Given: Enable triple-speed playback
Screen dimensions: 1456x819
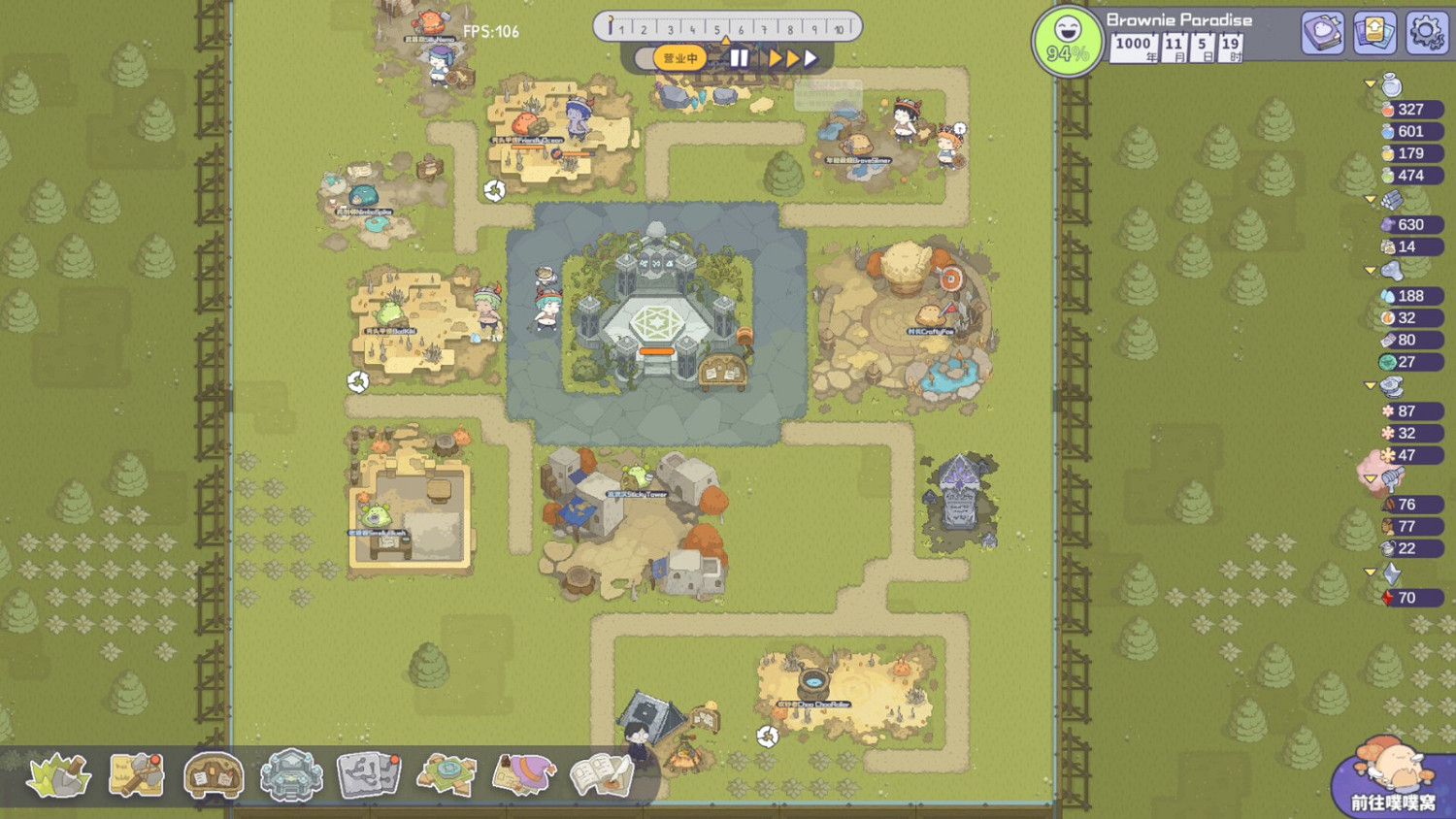Looking at the screenshot, I should point(811,58).
